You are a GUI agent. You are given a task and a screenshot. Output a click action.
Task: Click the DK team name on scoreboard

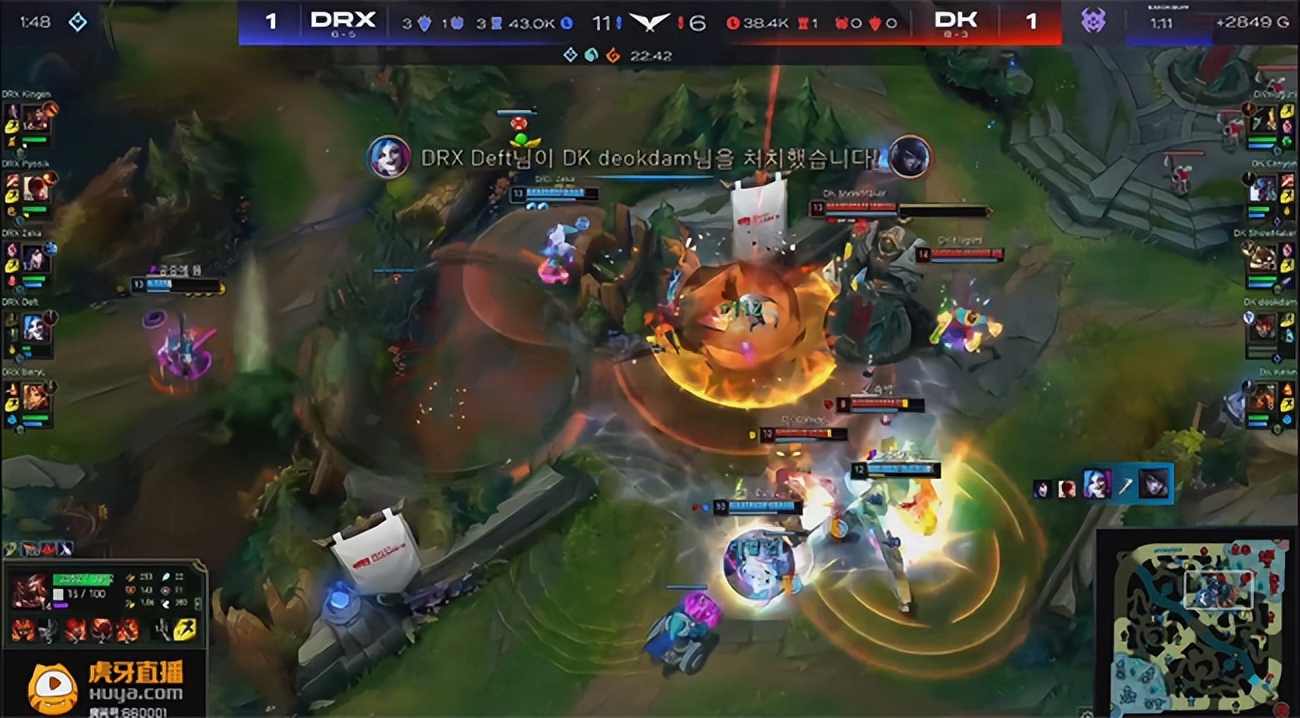(956, 21)
